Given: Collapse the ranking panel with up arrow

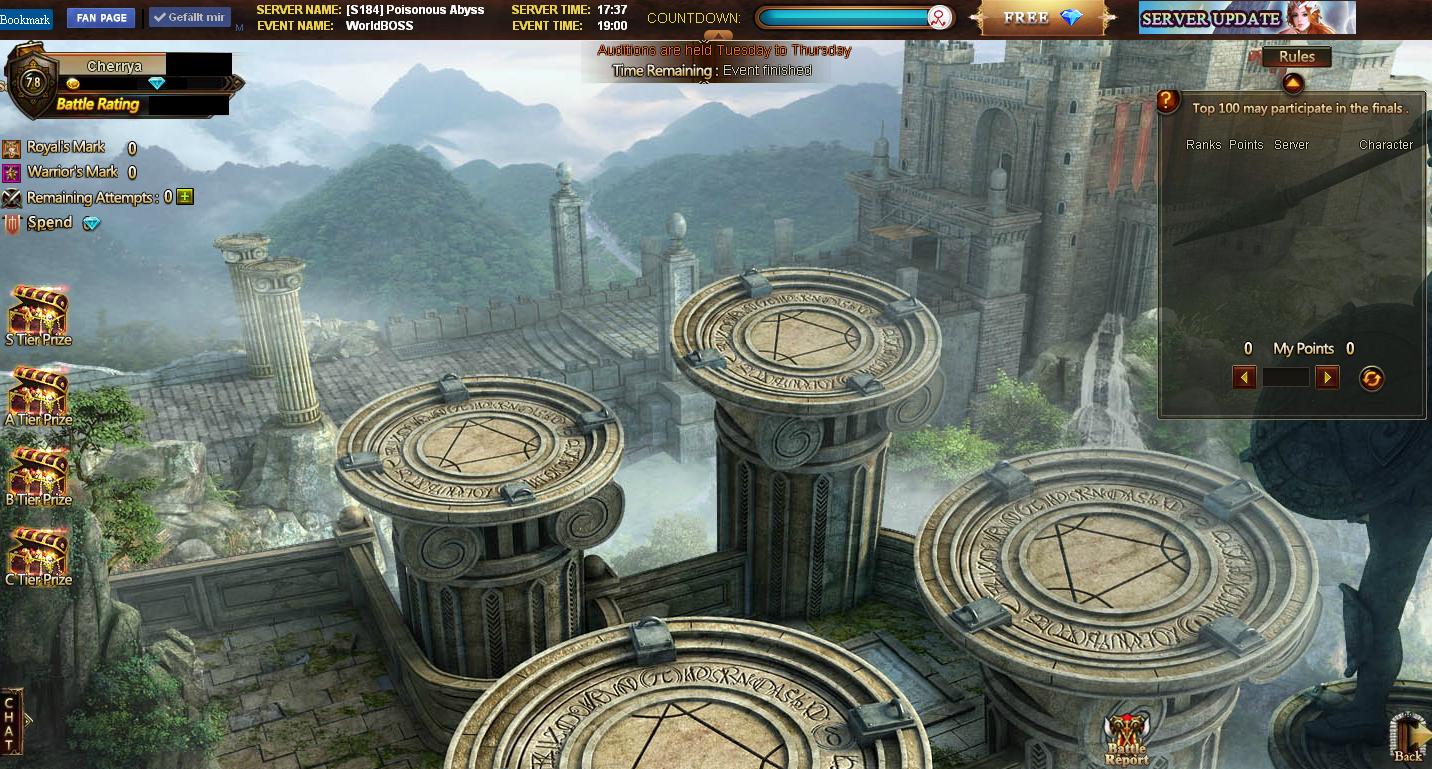Looking at the screenshot, I should point(1292,83).
